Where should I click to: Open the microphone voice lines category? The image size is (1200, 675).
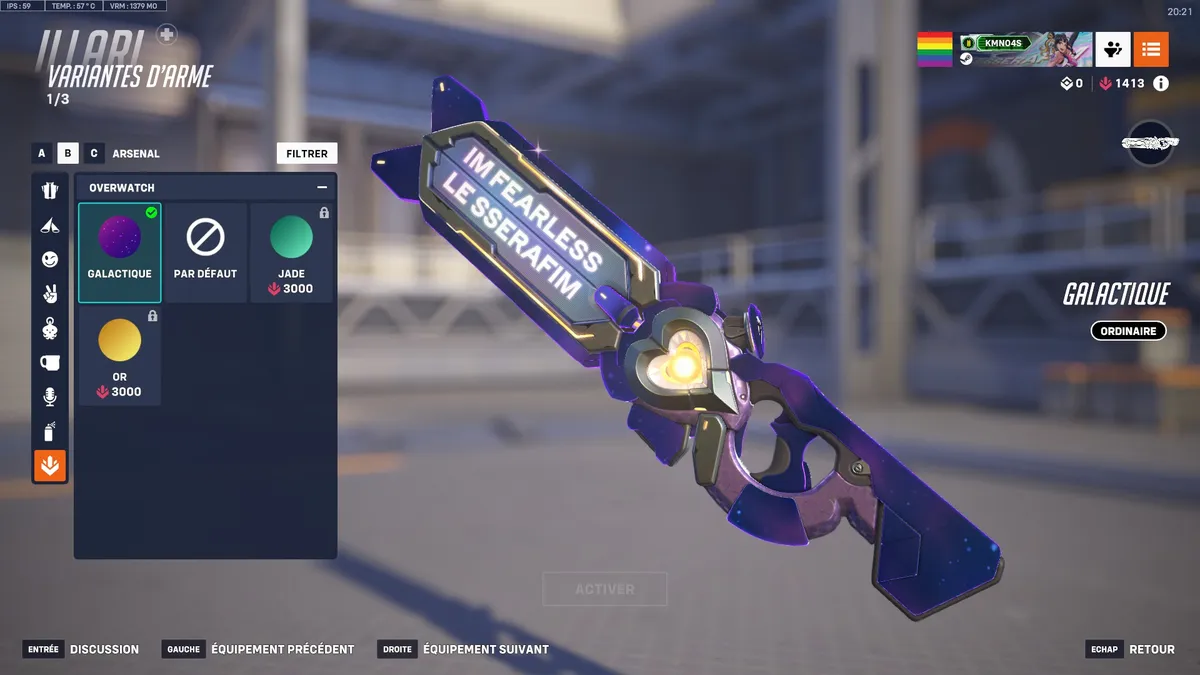(x=50, y=397)
